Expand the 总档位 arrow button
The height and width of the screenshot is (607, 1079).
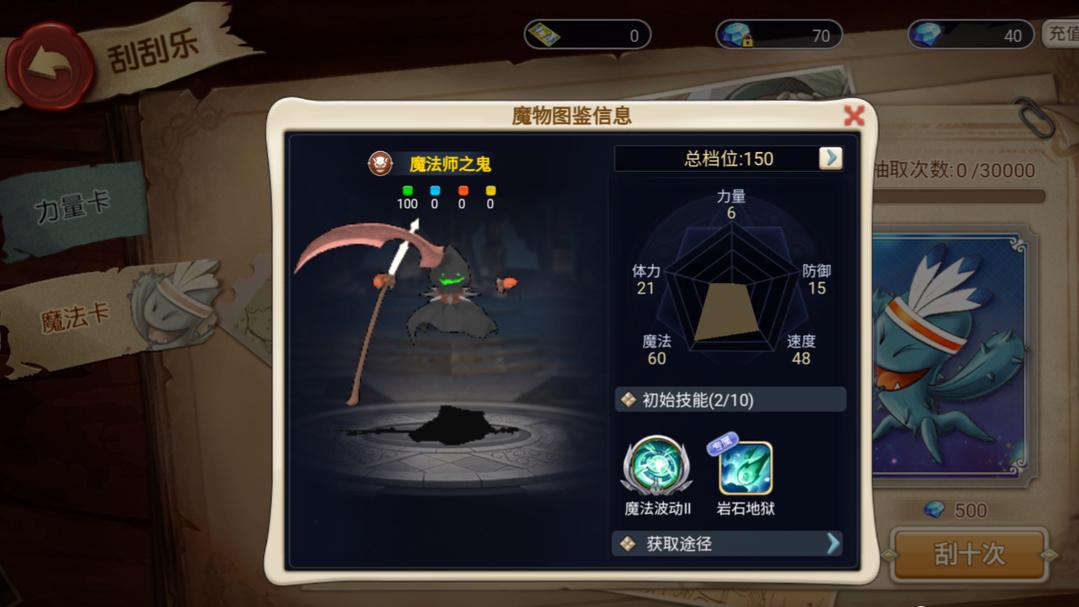coord(830,158)
